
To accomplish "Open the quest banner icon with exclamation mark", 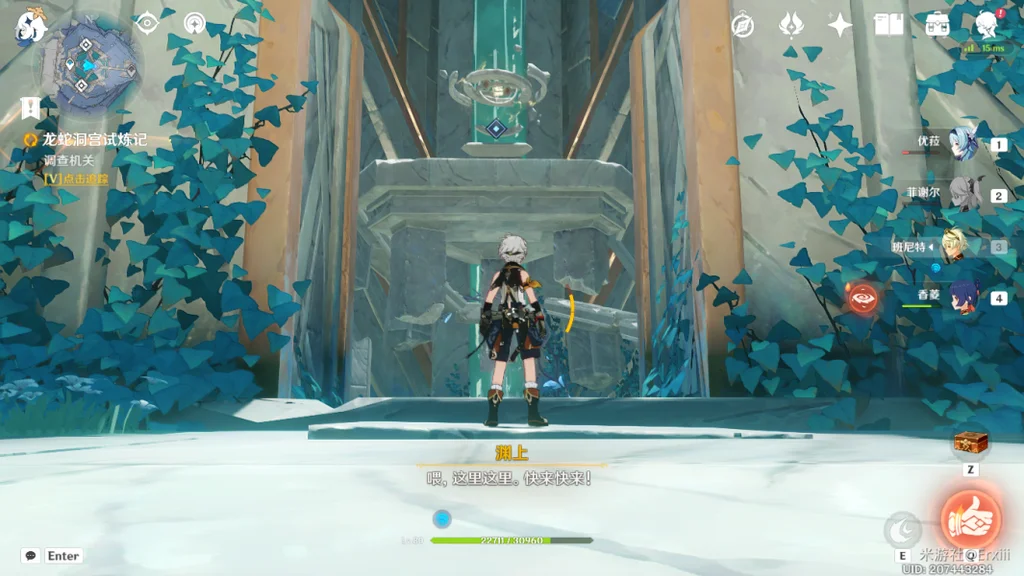I will (30, 107).
